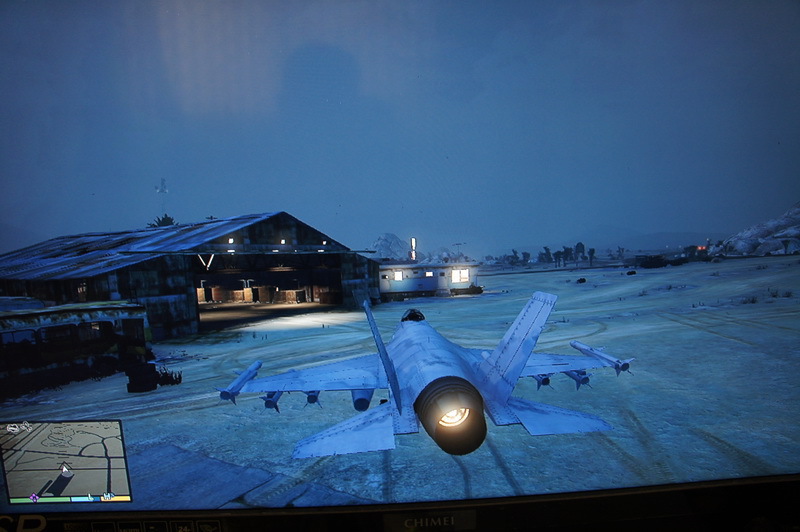Select the player arrow on the minimap
Screen dimensions: 800x532
(x=66, y=468)
